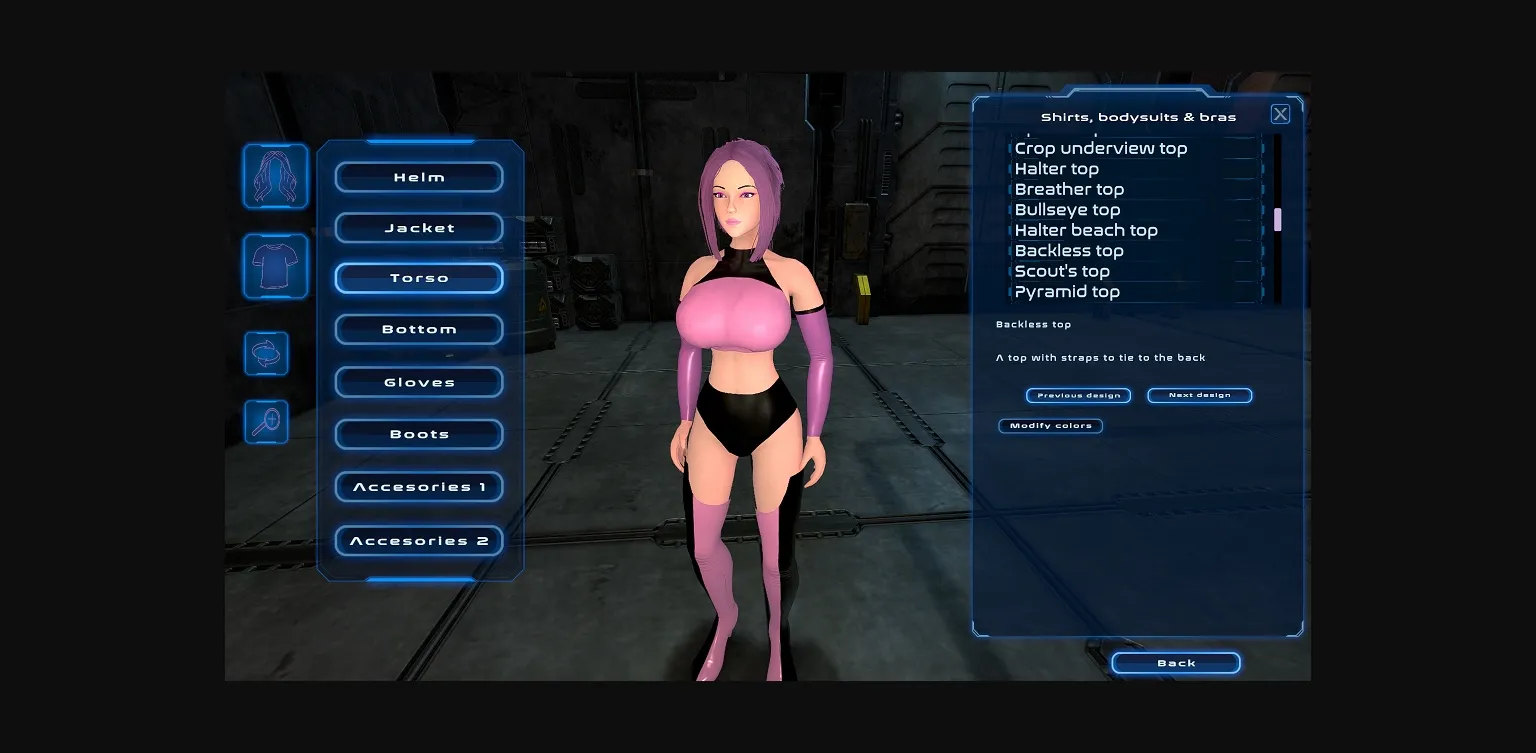Click Next design

coord(1199,395)
